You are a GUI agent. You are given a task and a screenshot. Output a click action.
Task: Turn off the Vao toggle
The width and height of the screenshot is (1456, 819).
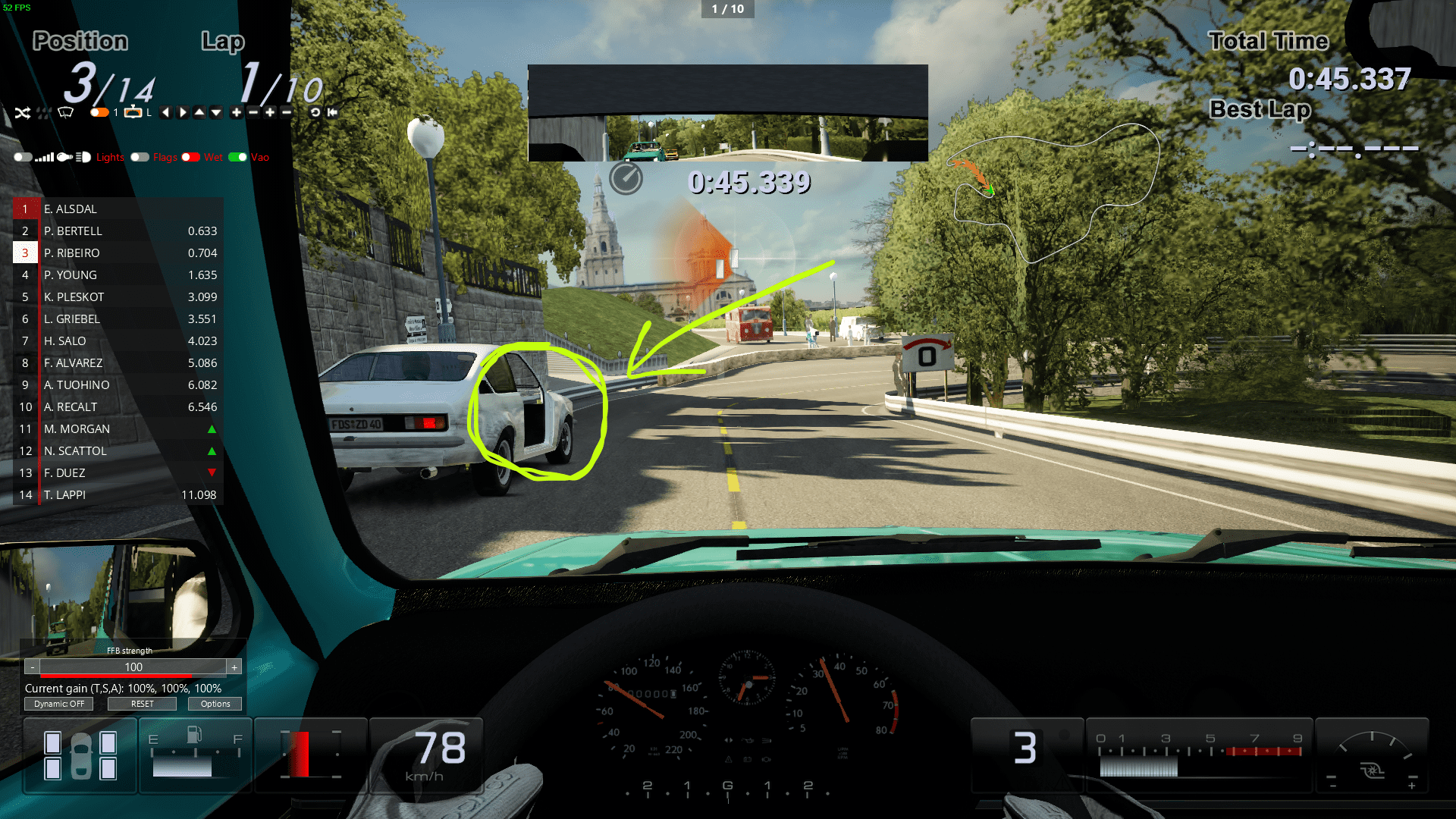238,157
